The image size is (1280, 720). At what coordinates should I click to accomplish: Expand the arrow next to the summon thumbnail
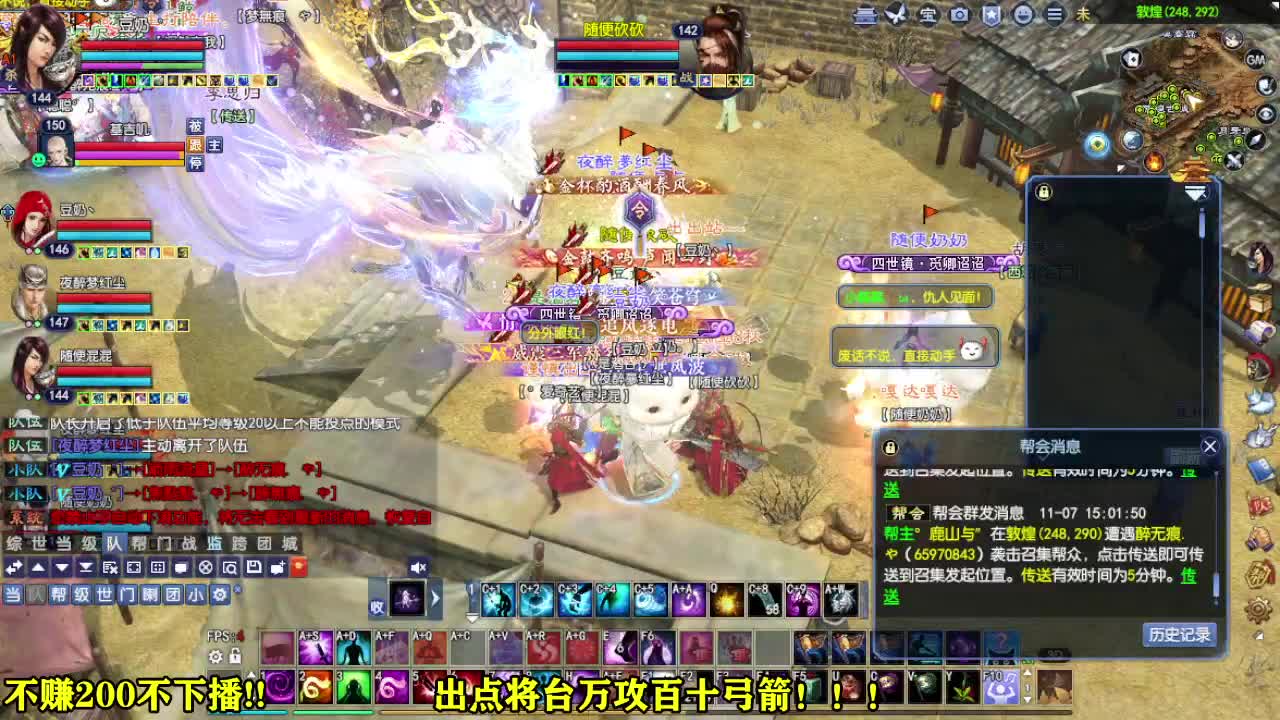[436, 599]
